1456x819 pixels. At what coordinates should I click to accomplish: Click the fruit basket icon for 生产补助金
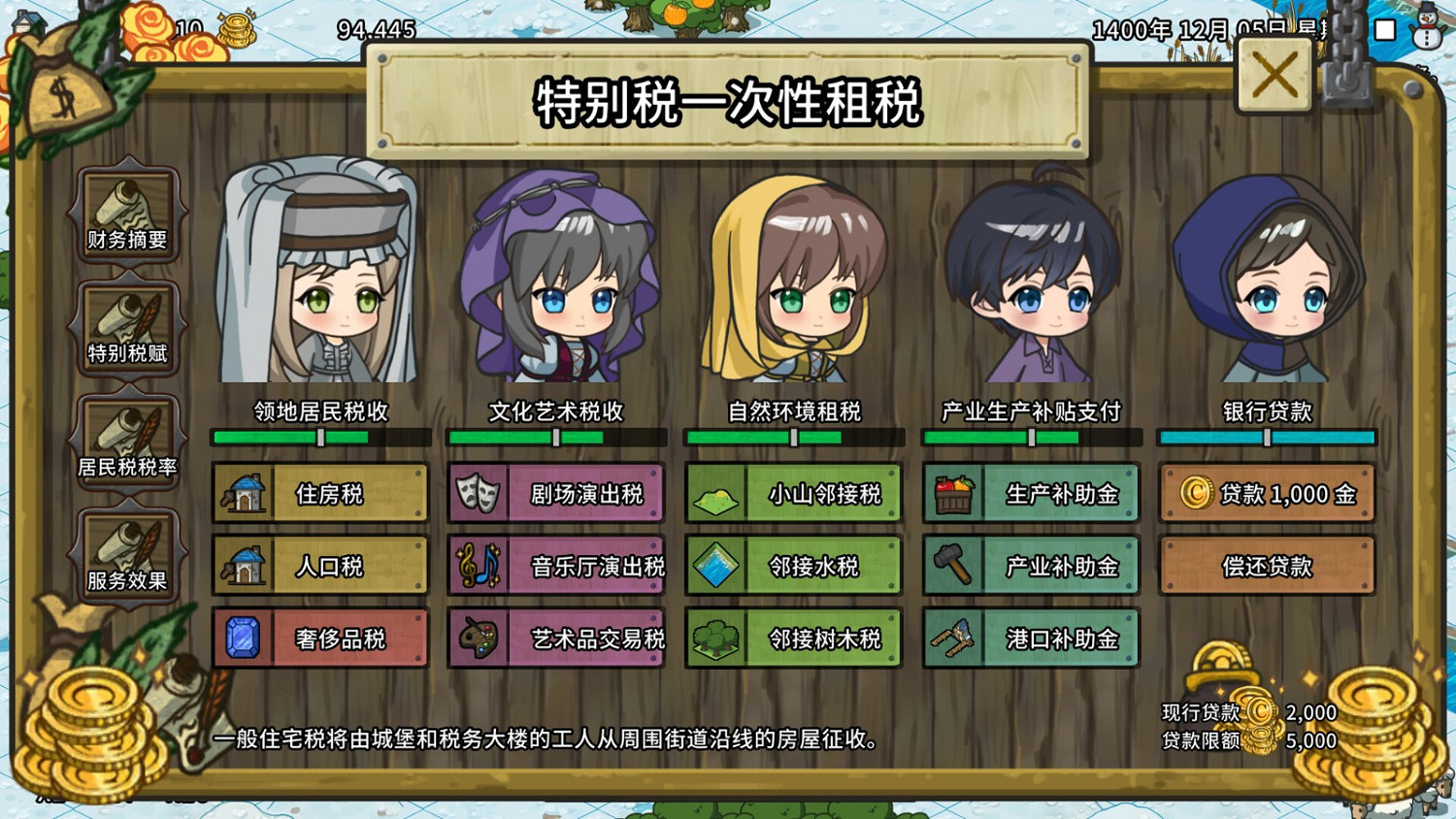tap(953, 491)
